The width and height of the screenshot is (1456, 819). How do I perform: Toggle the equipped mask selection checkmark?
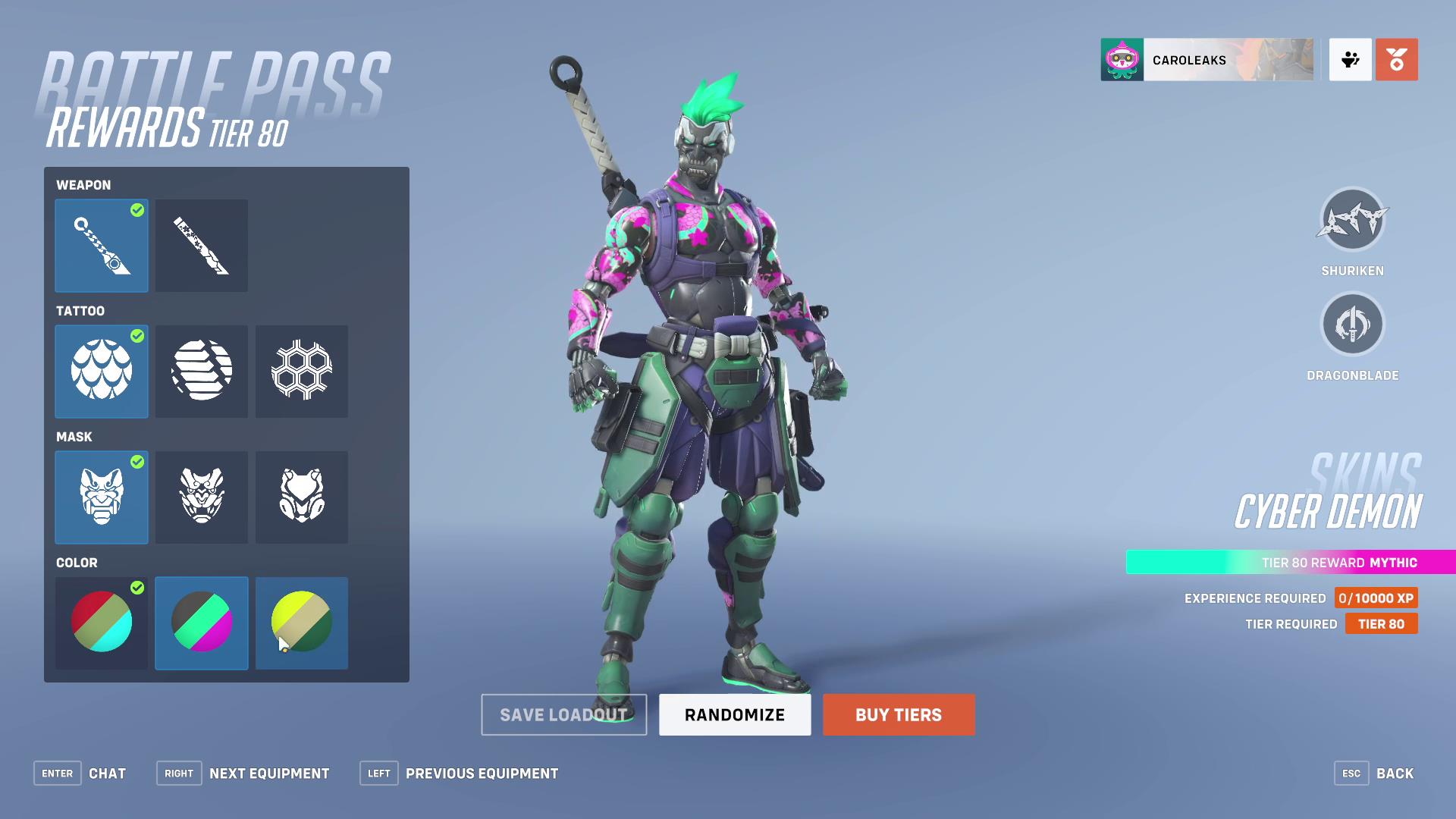[136, 463]
